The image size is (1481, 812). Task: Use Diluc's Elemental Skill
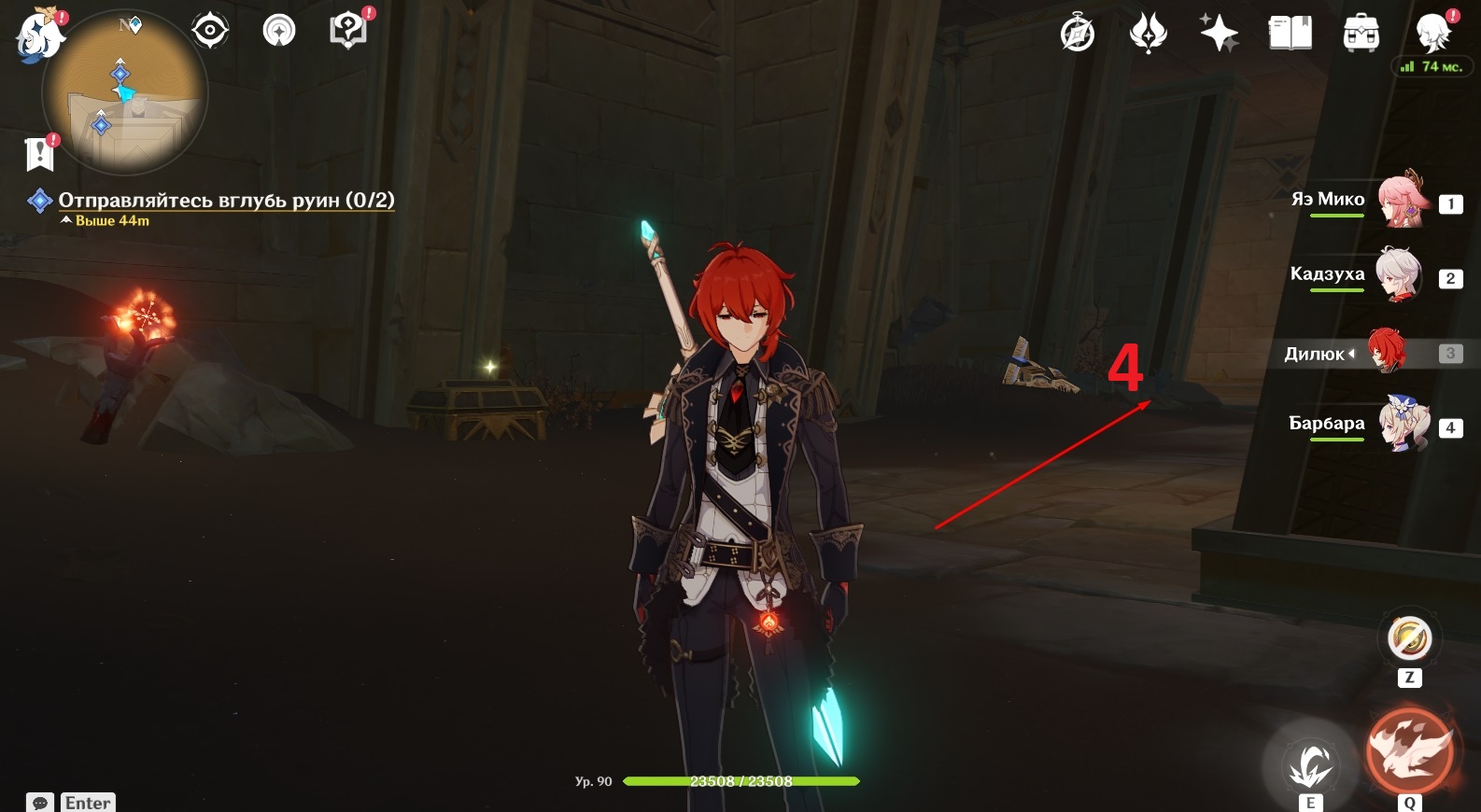(x=1310, y=764)
